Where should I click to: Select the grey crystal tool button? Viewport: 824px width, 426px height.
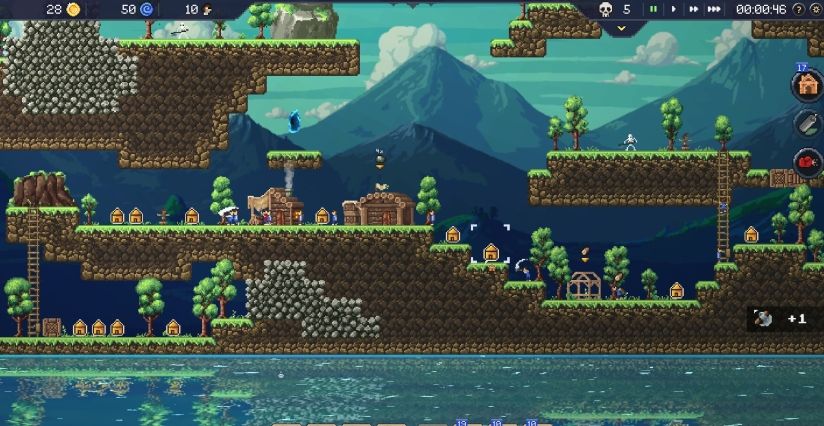click(x=807, y=123)
